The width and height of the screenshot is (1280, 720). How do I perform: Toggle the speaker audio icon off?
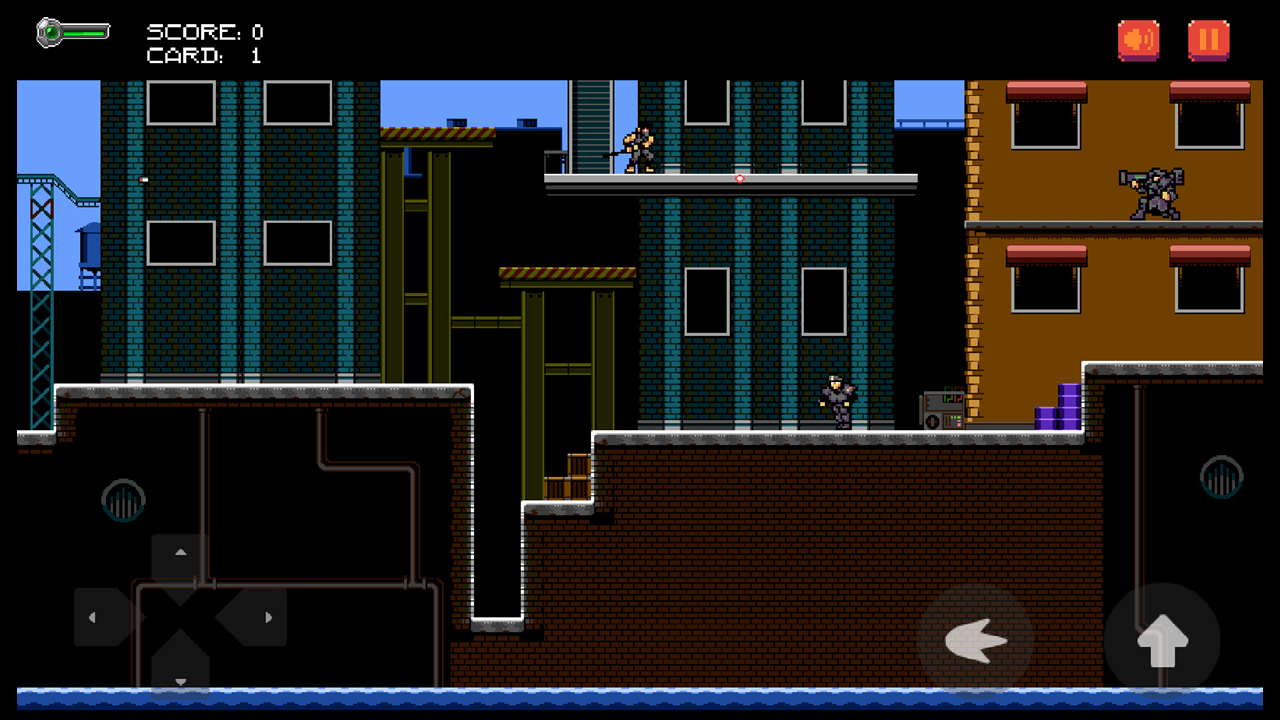pos(1138,40)
